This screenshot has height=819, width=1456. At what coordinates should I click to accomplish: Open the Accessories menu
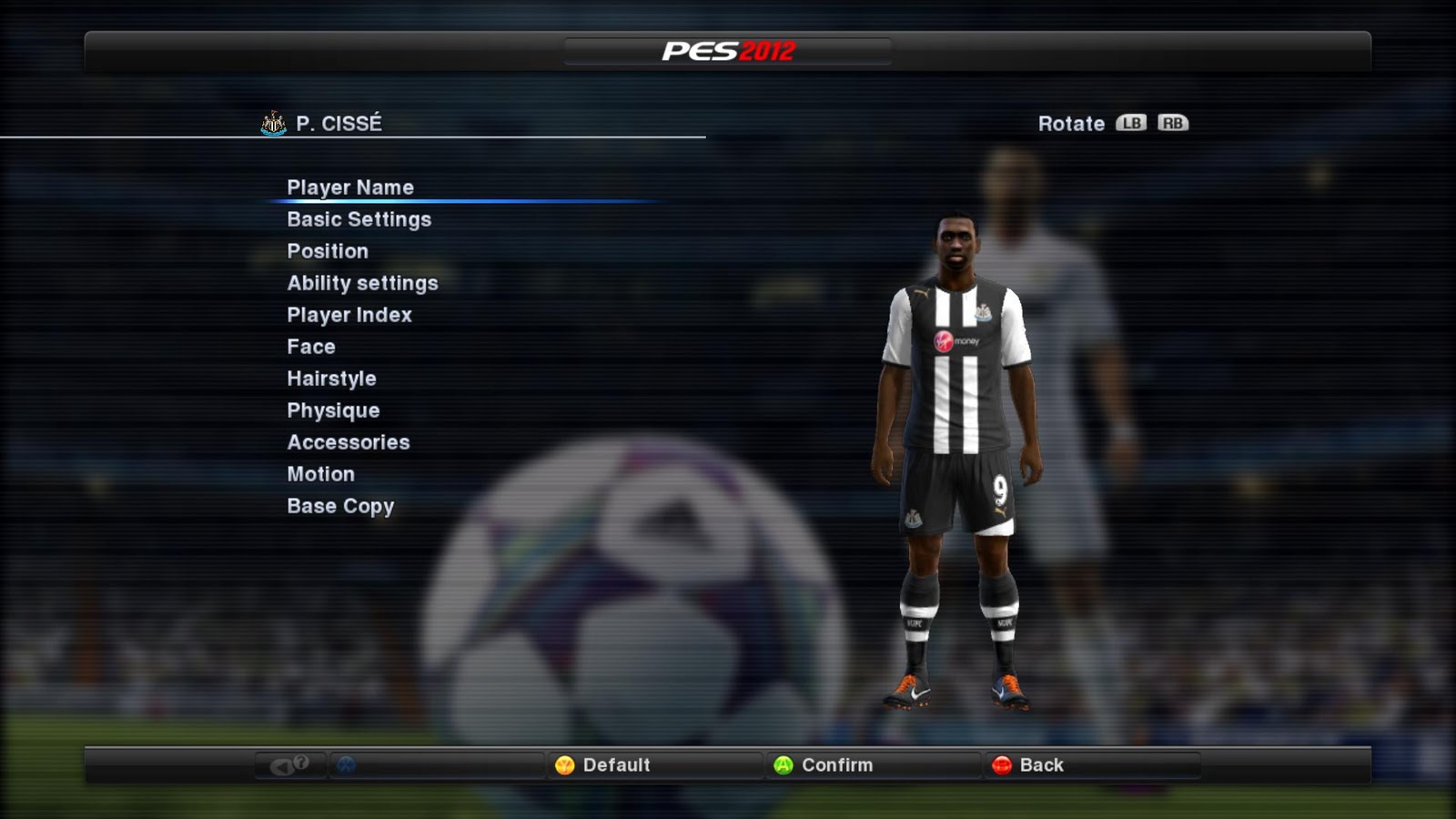point(349,441)
